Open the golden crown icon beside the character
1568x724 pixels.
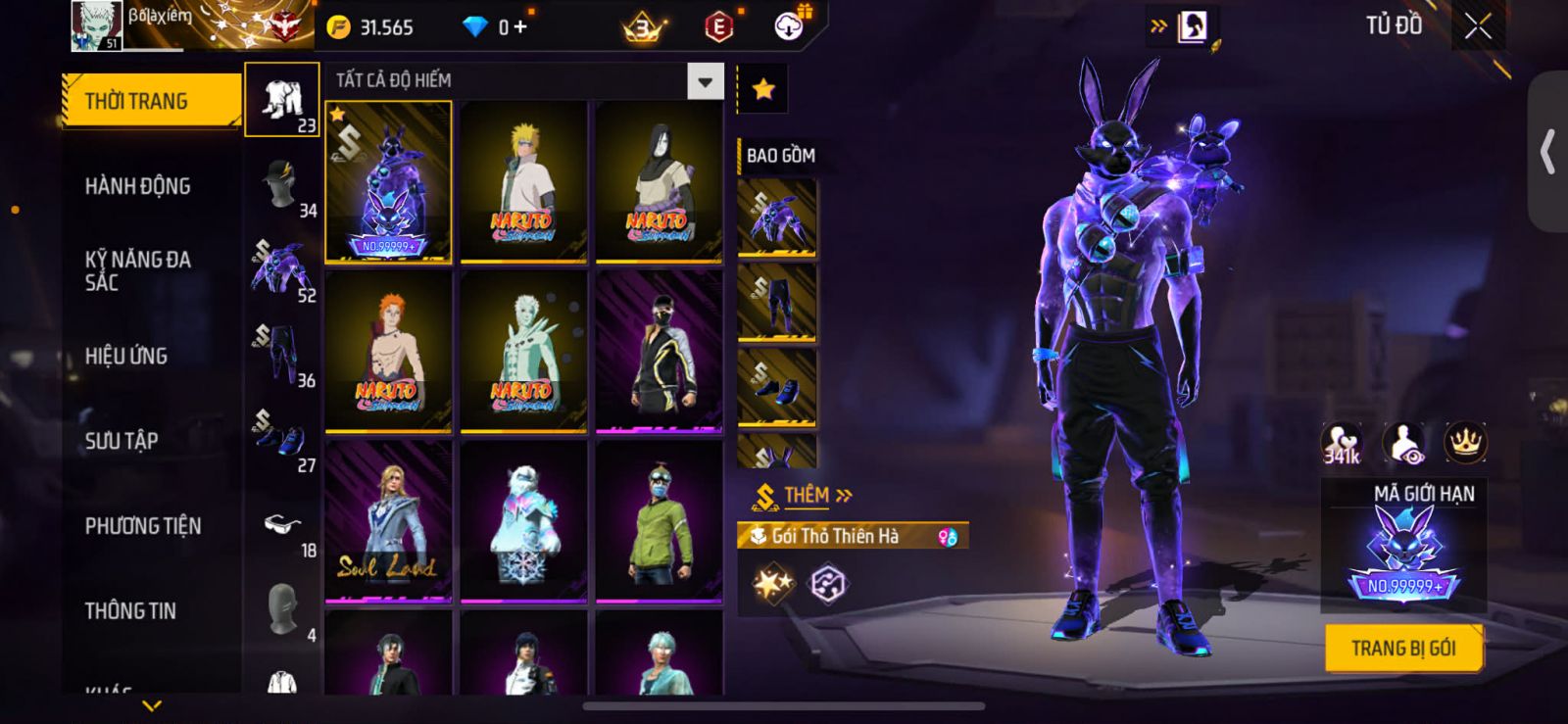[x=1465, y=443]
